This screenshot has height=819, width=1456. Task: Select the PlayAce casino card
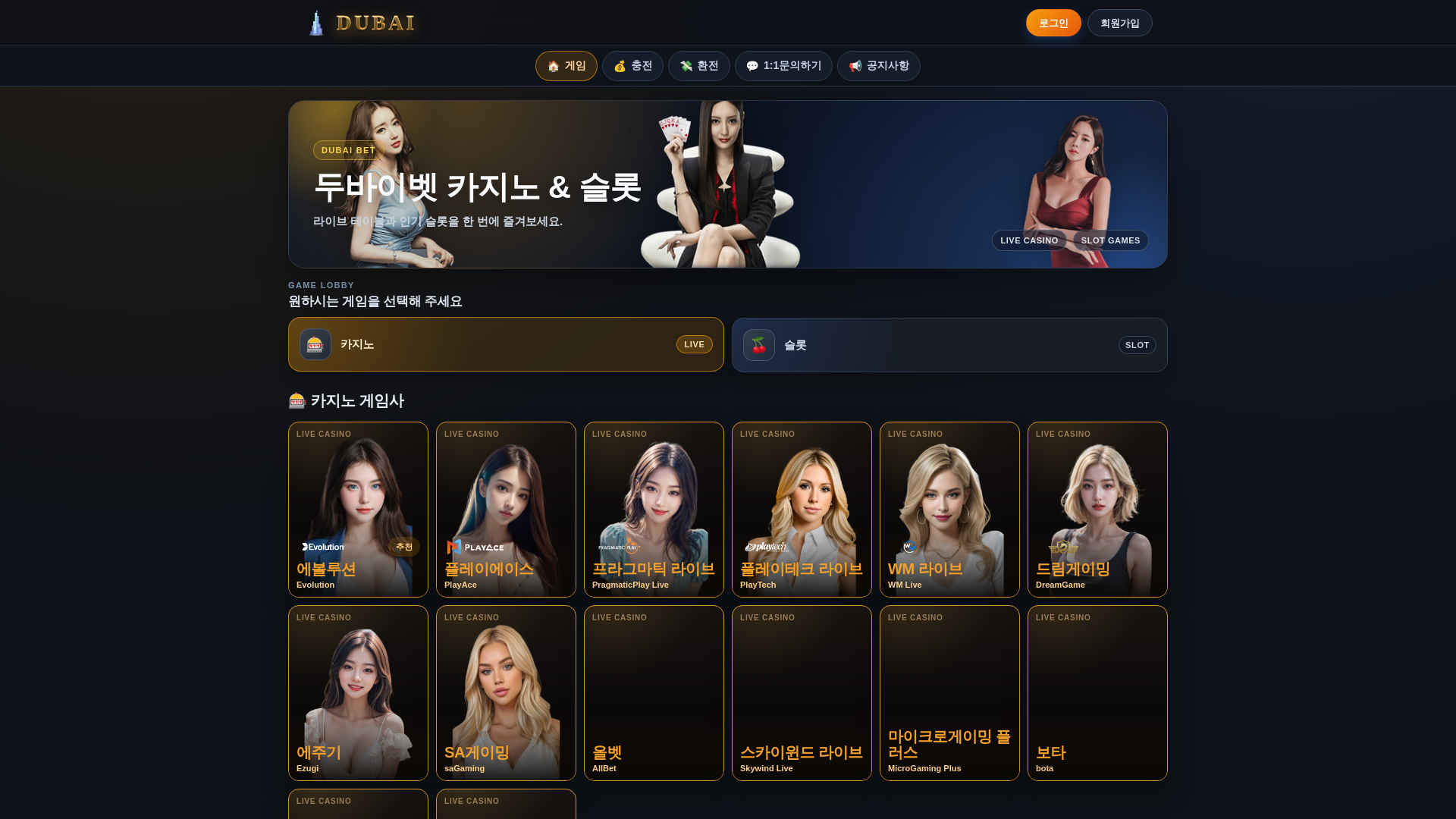pos(506,510)
